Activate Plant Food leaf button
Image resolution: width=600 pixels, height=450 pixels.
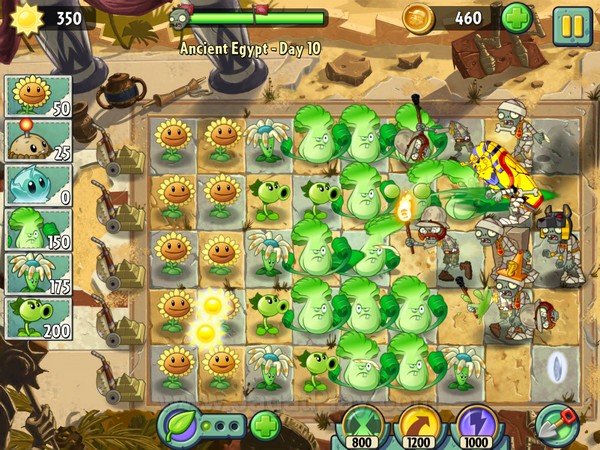180,425
